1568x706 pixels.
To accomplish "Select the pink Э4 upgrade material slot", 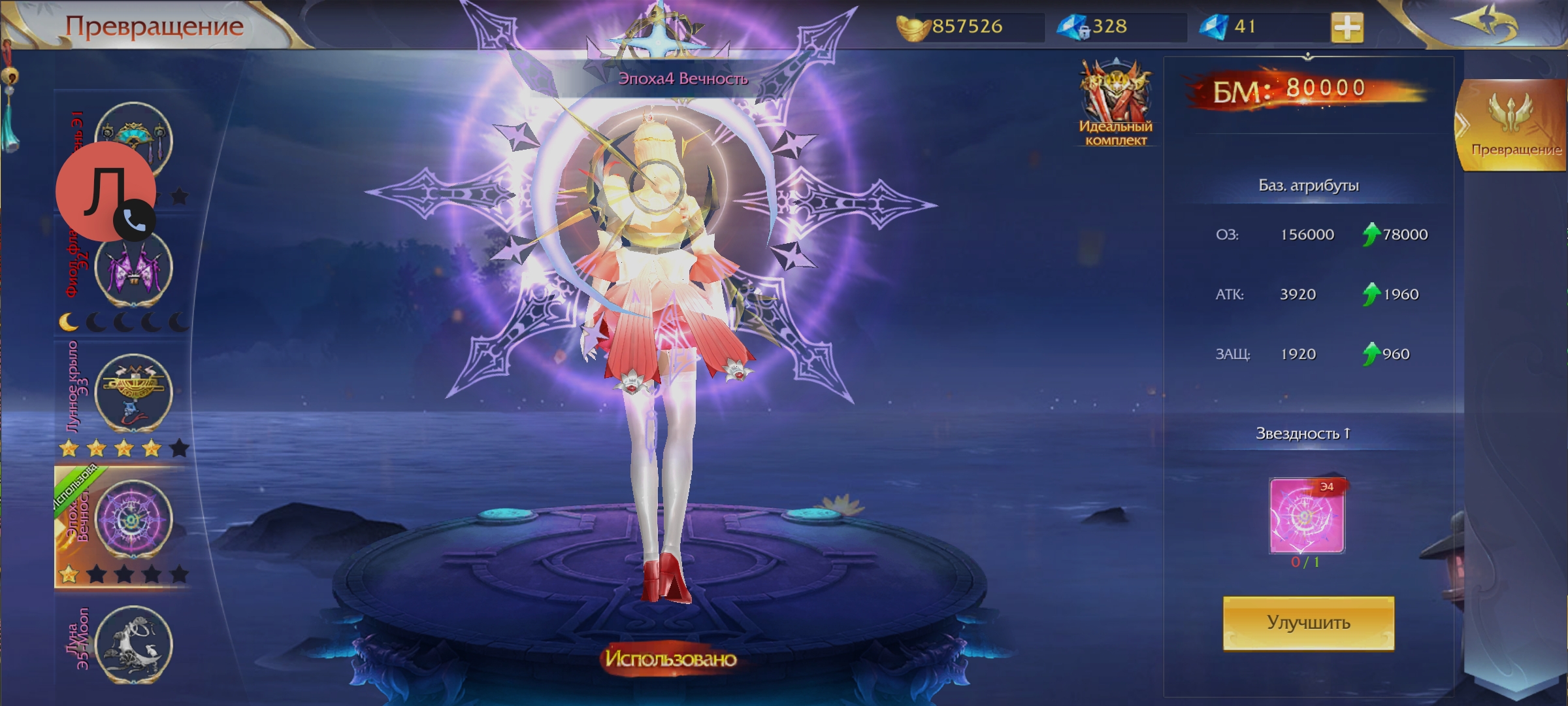I will coord(1307,516).
